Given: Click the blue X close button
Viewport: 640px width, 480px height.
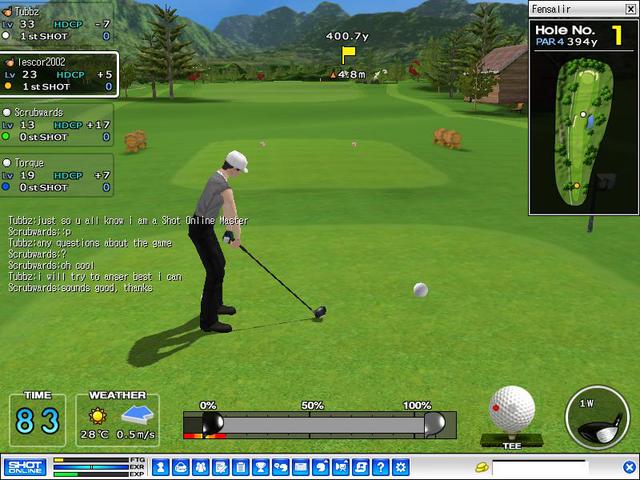Looking at the screenshot, I should coord(629,467).
